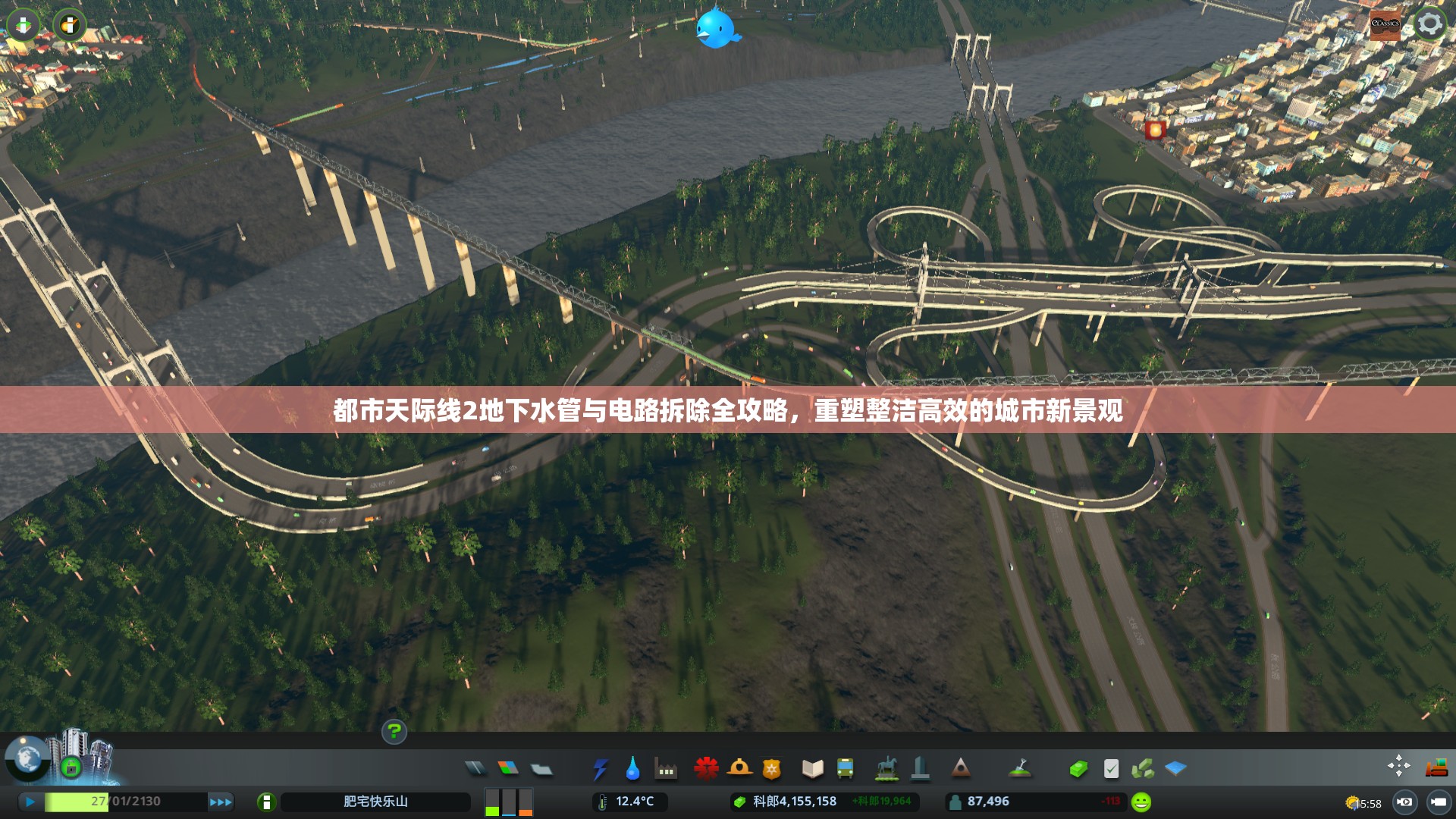The height and width of the screenshot is (819, 1456).
Task: Open the water and sewage menu
Action: 632,768
